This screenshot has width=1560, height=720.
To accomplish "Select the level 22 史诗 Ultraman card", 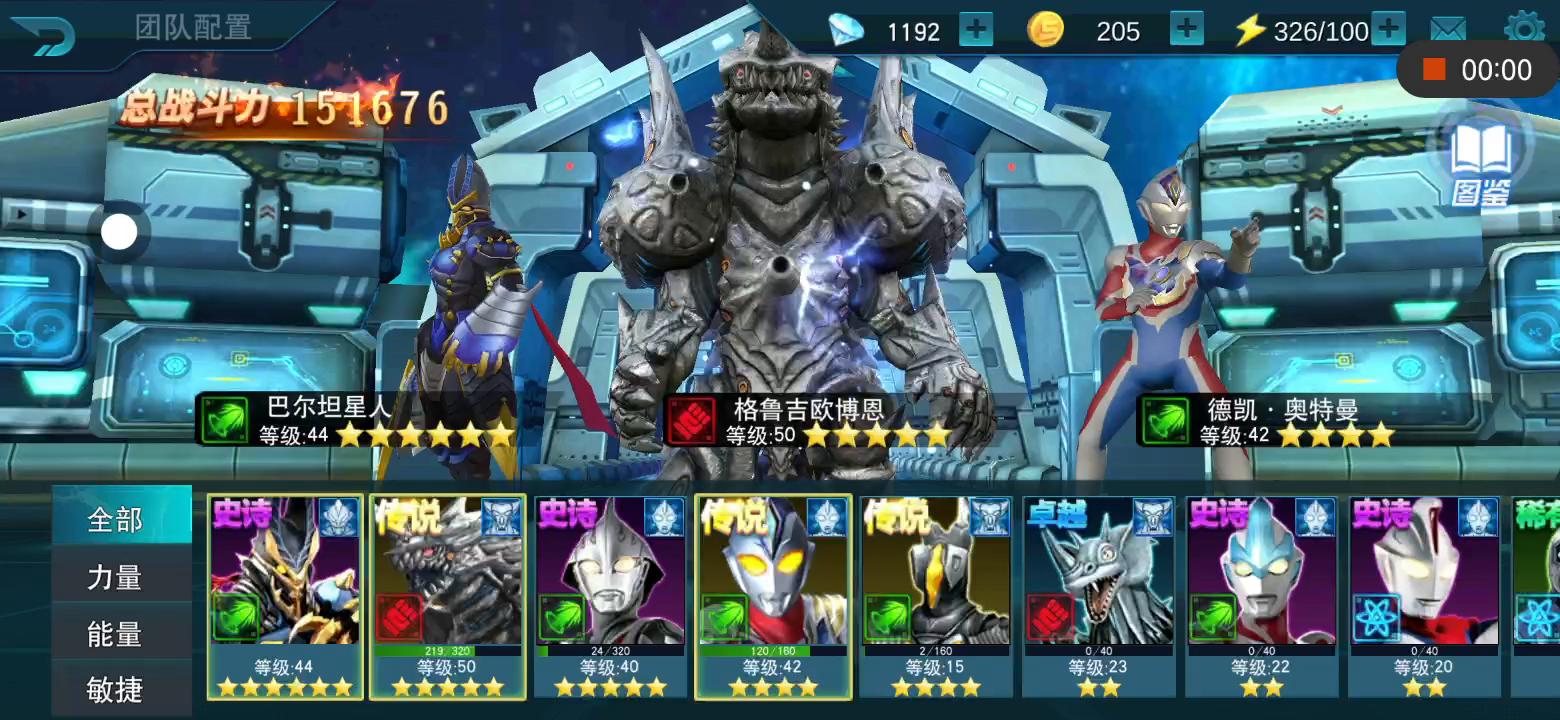I will 1261,595.
